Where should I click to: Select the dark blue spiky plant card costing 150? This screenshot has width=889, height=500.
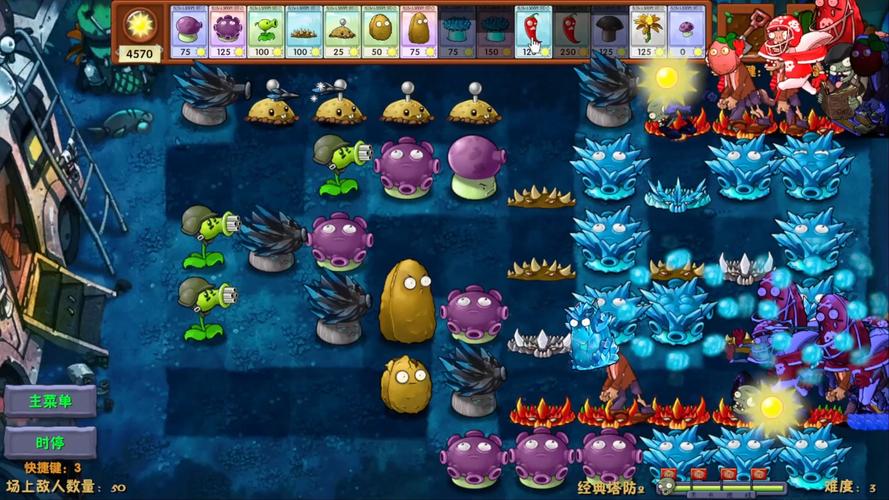coord(494,31)
